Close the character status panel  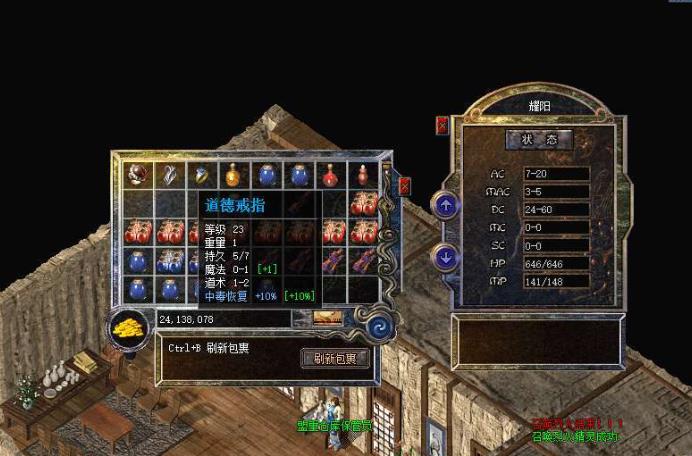pyautogui.click(x=442, y=126)
